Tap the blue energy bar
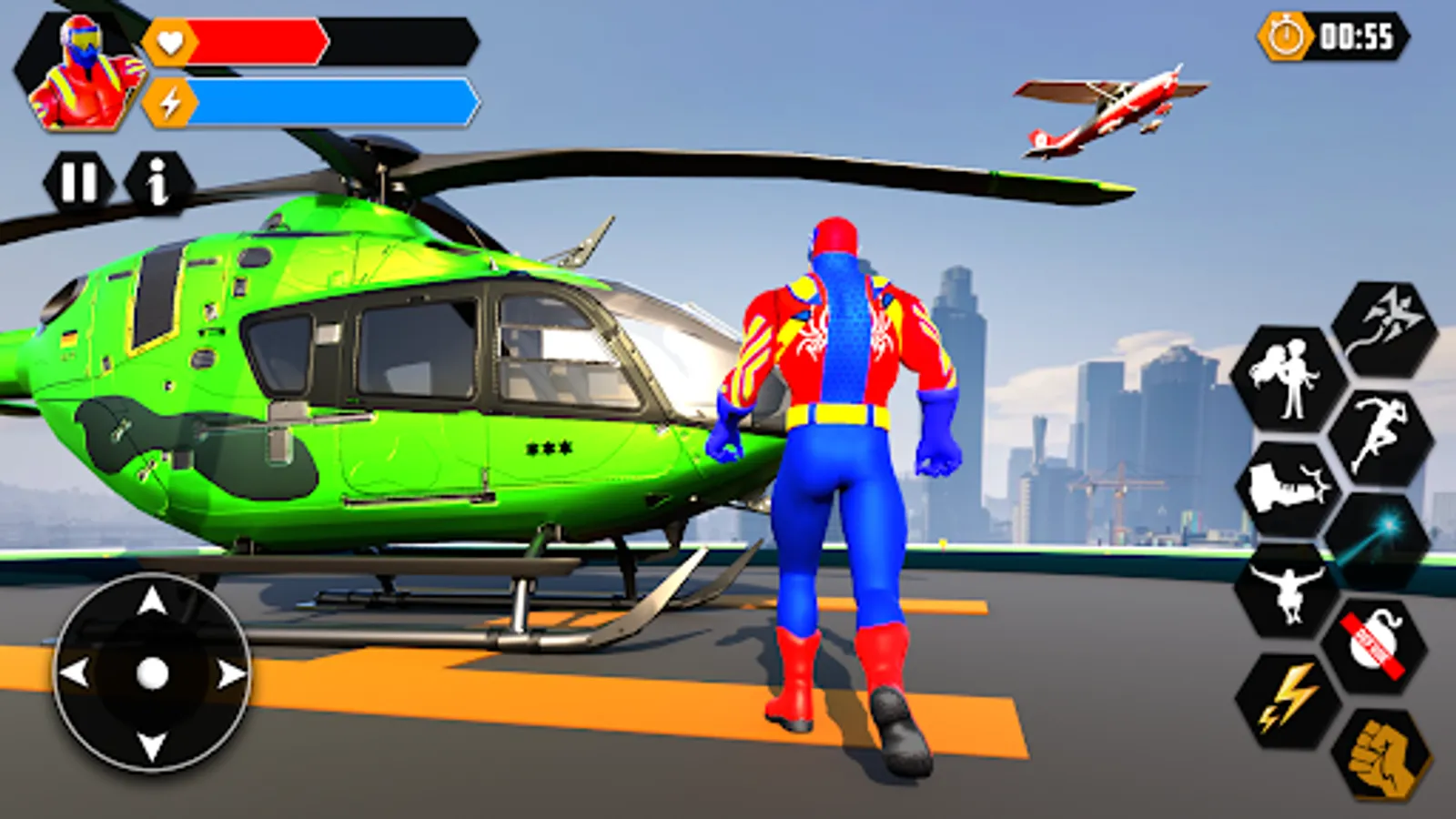Viewport: 1456px width, 819px height. tap(328, 103)
